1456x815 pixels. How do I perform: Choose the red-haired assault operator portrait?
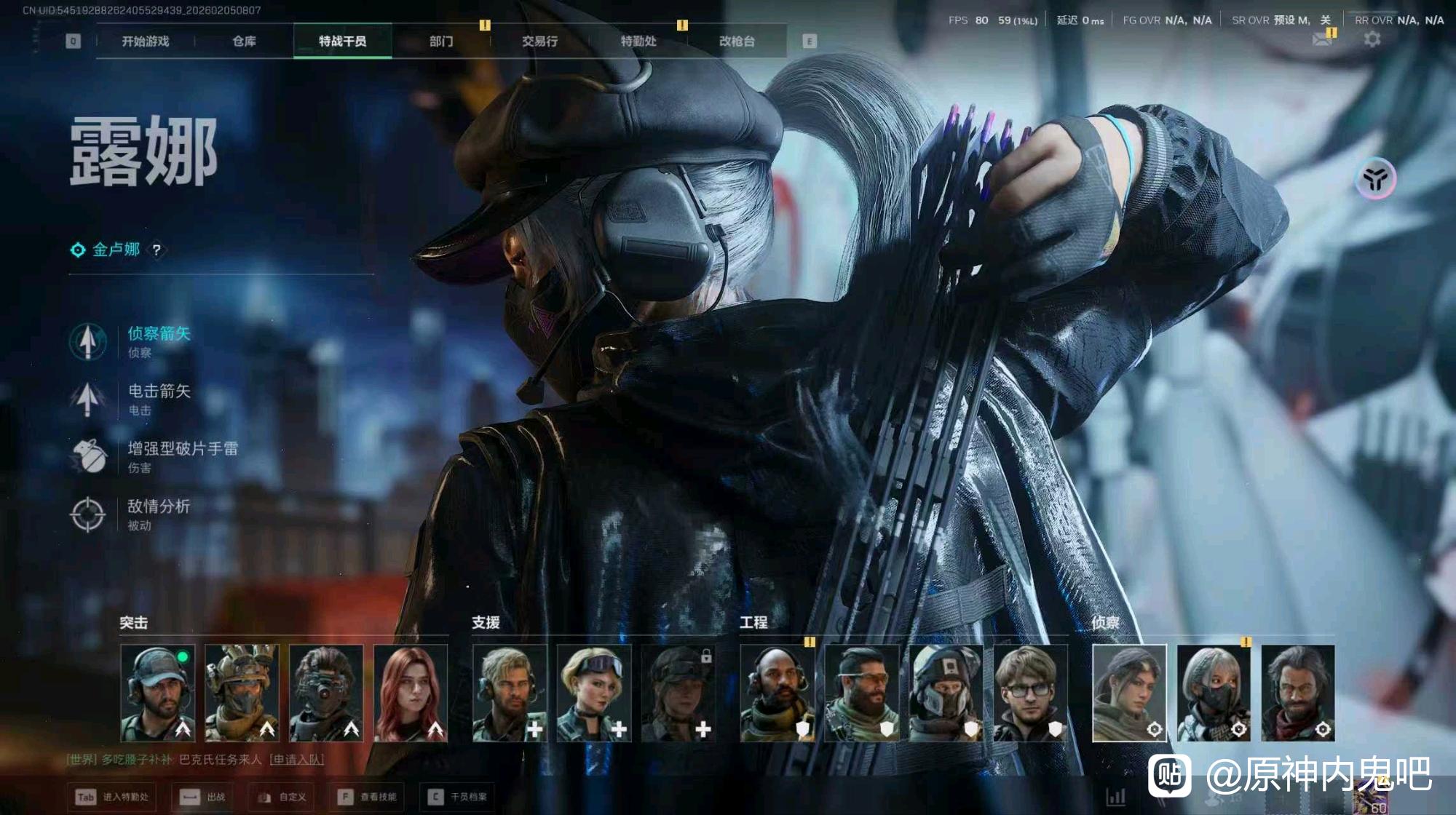[411, 693]
